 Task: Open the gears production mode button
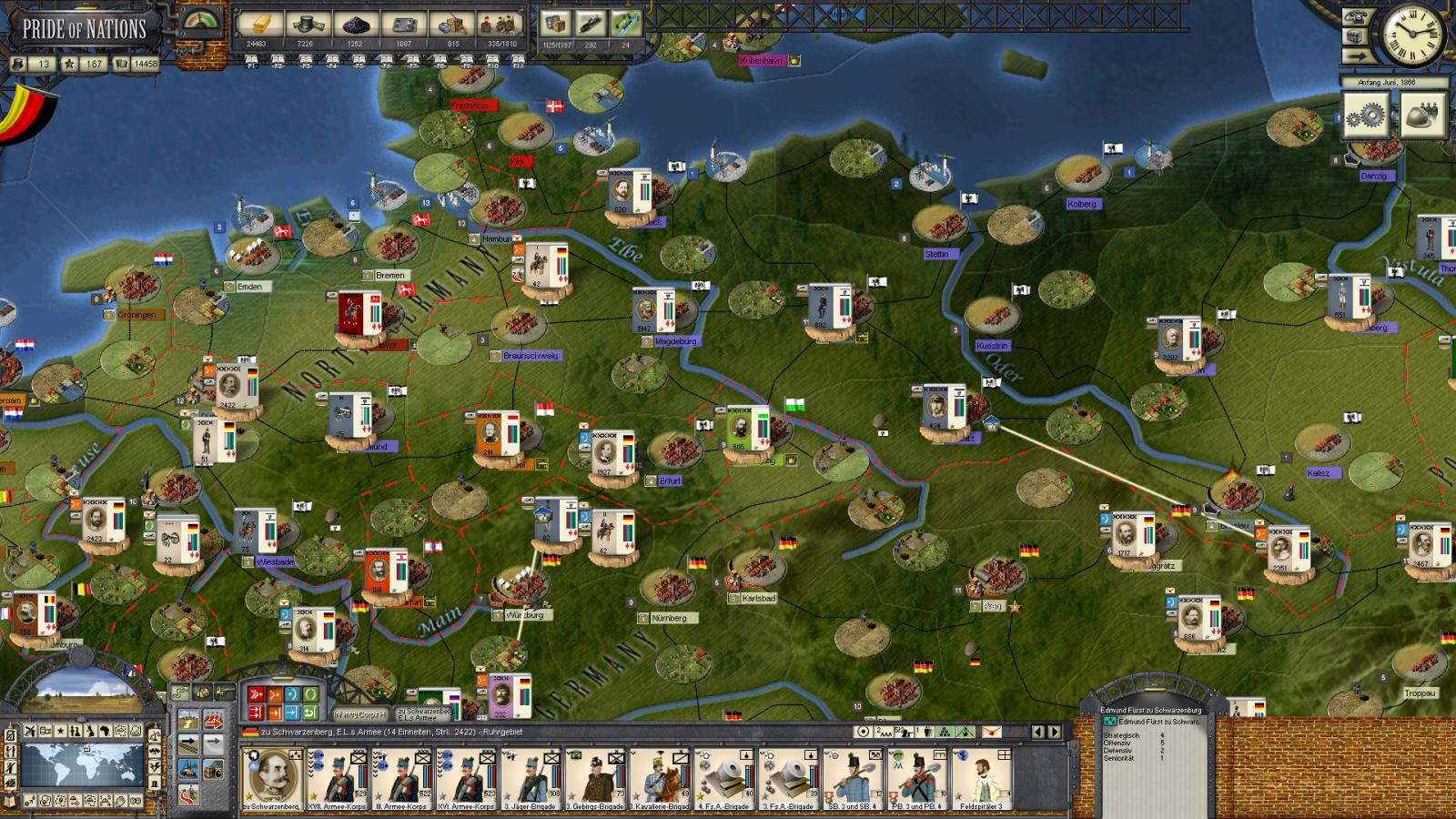tap(1363, 116)
